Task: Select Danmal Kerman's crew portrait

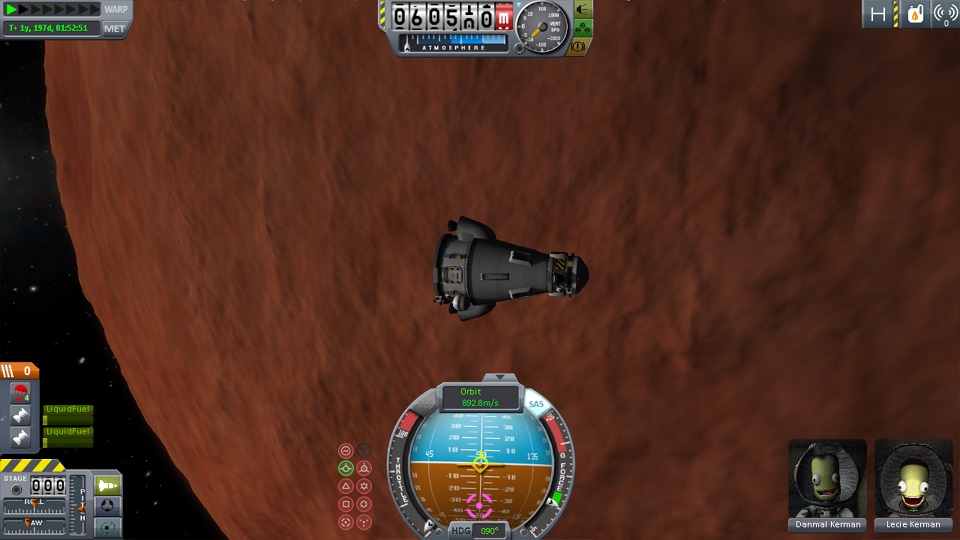Action: 828,478
